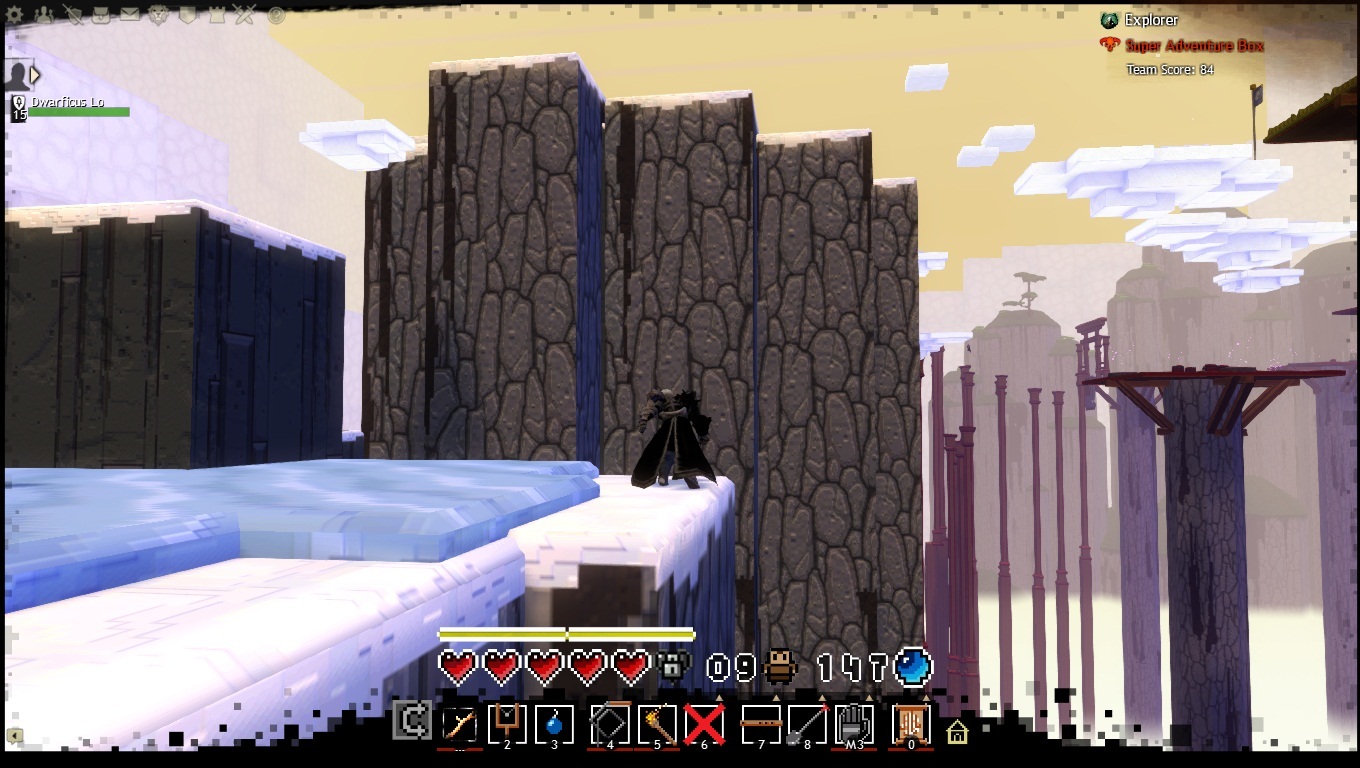Select the shovel skill slot
This screenshot has height=768, width=1360.
click(x=807, y=724)
